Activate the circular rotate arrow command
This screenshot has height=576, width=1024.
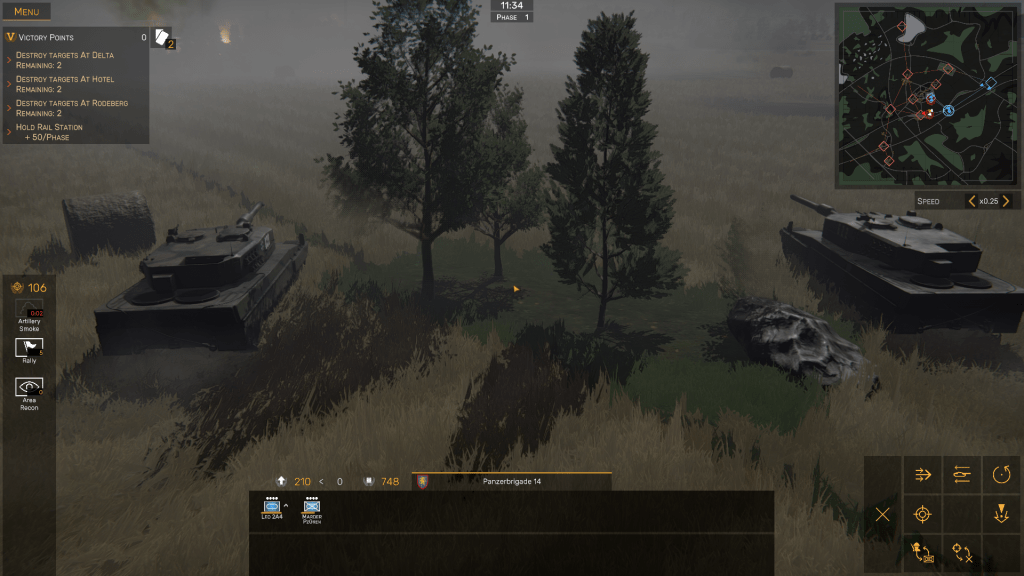[x=1001, y=475]
